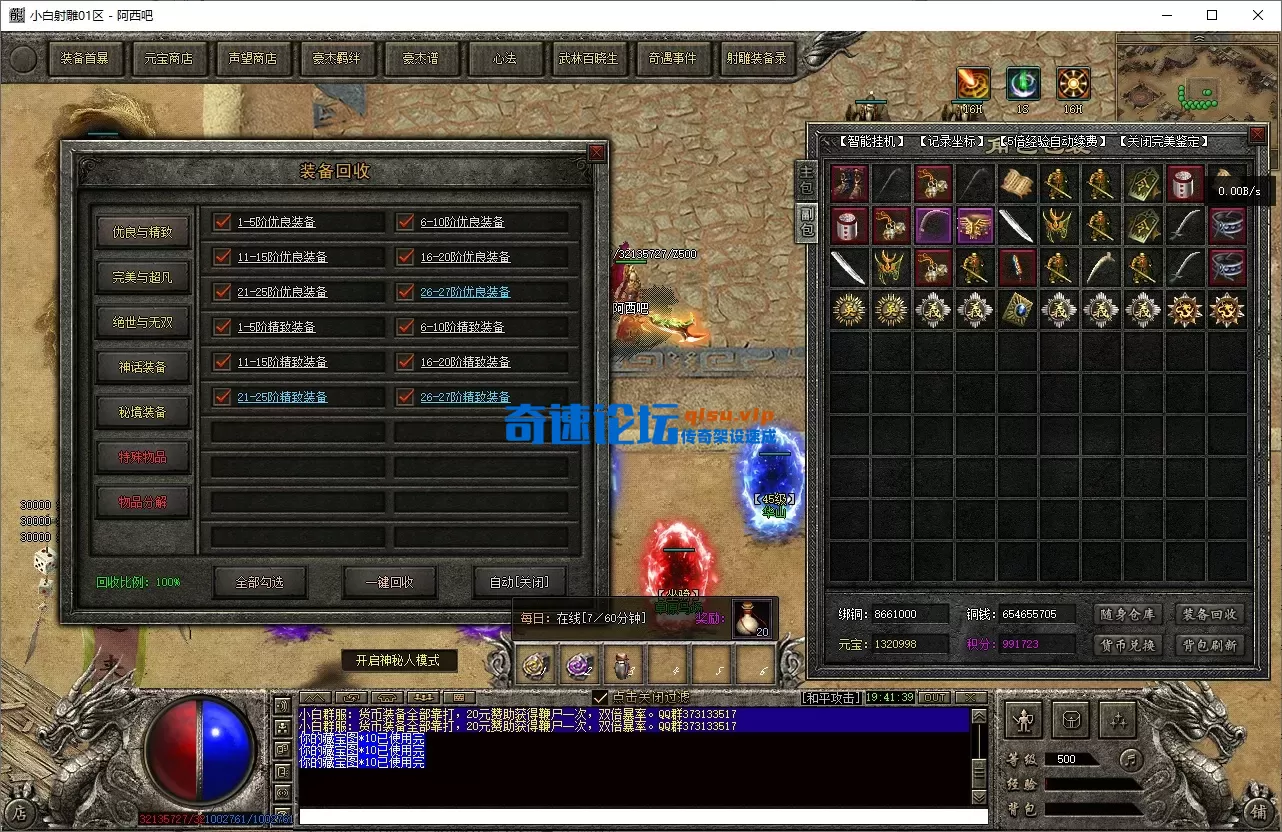Screen dimensions: 1282x832
Task: Close the inventory bag window
Action: (1257, 135)
